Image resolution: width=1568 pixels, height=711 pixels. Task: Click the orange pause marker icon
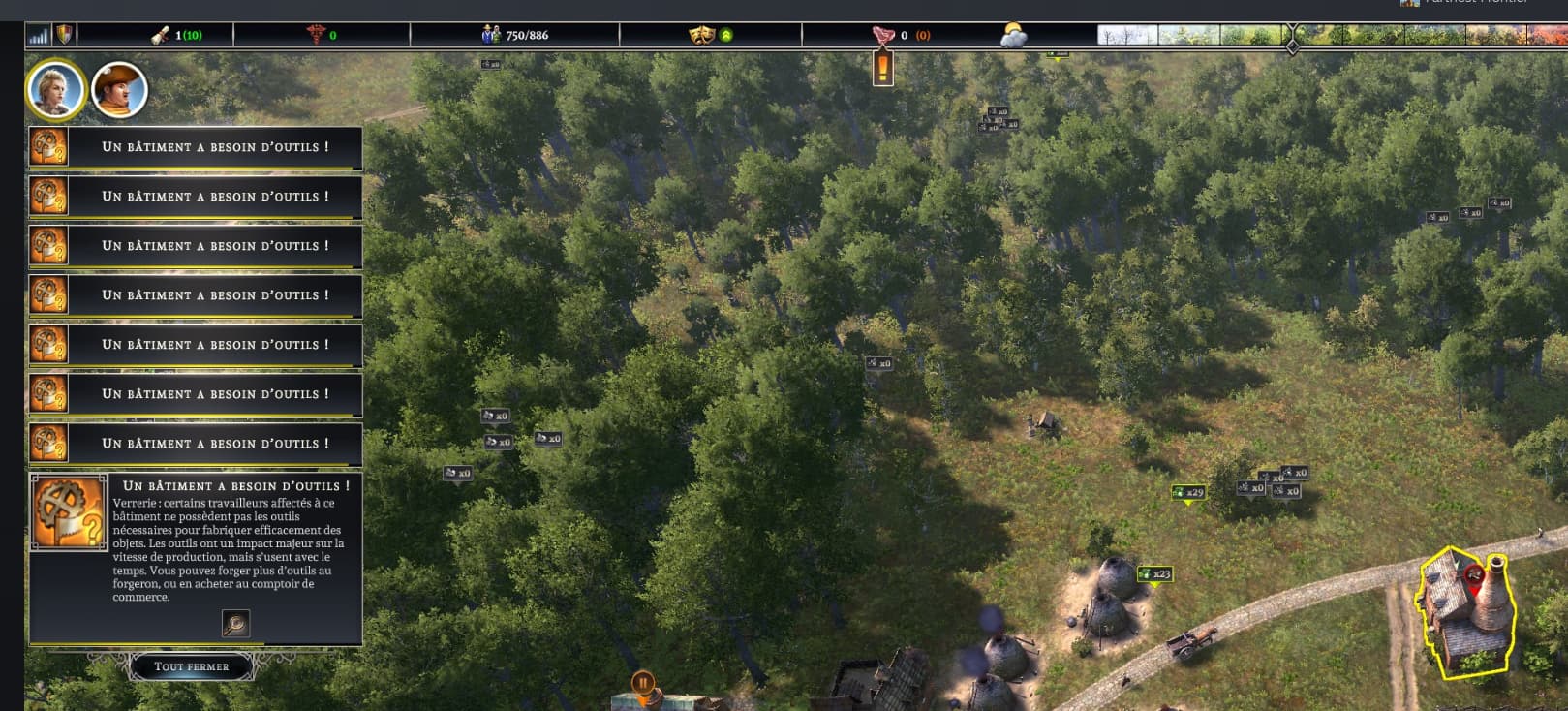(x=642, y=684)
